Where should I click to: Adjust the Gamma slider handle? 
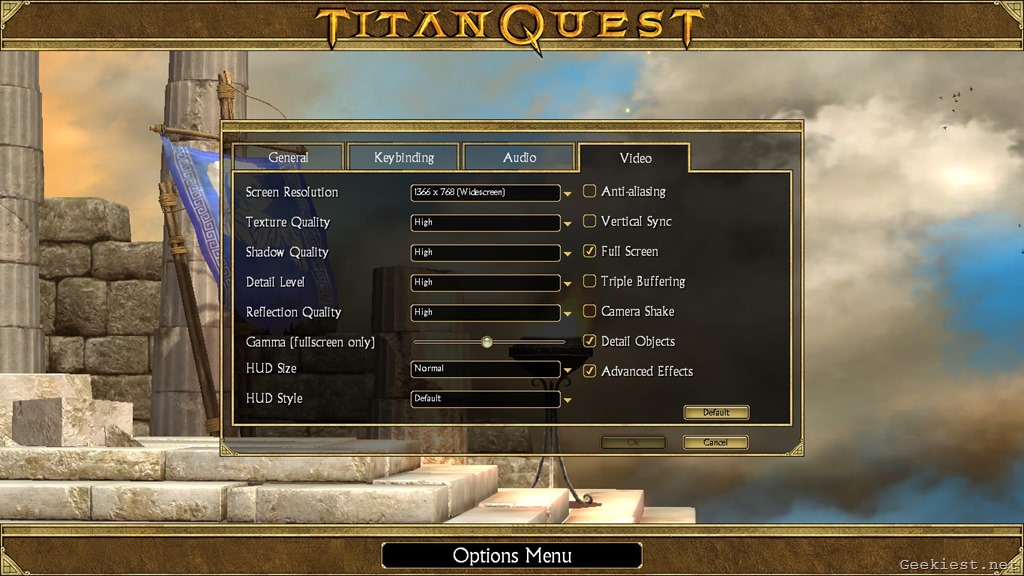pyautogui.click(x=487, y=342)
